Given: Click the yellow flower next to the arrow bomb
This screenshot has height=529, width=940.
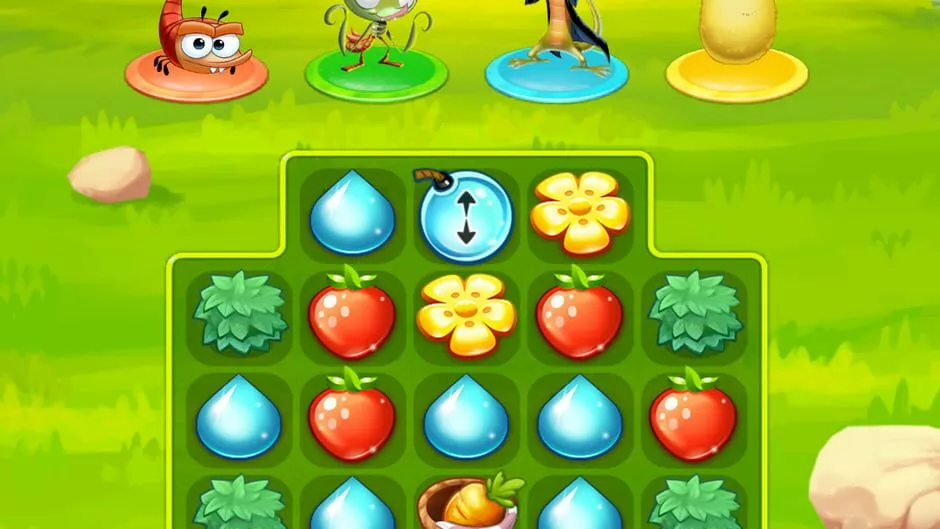Looking at the screenshot, I should (x=579, y=214).
